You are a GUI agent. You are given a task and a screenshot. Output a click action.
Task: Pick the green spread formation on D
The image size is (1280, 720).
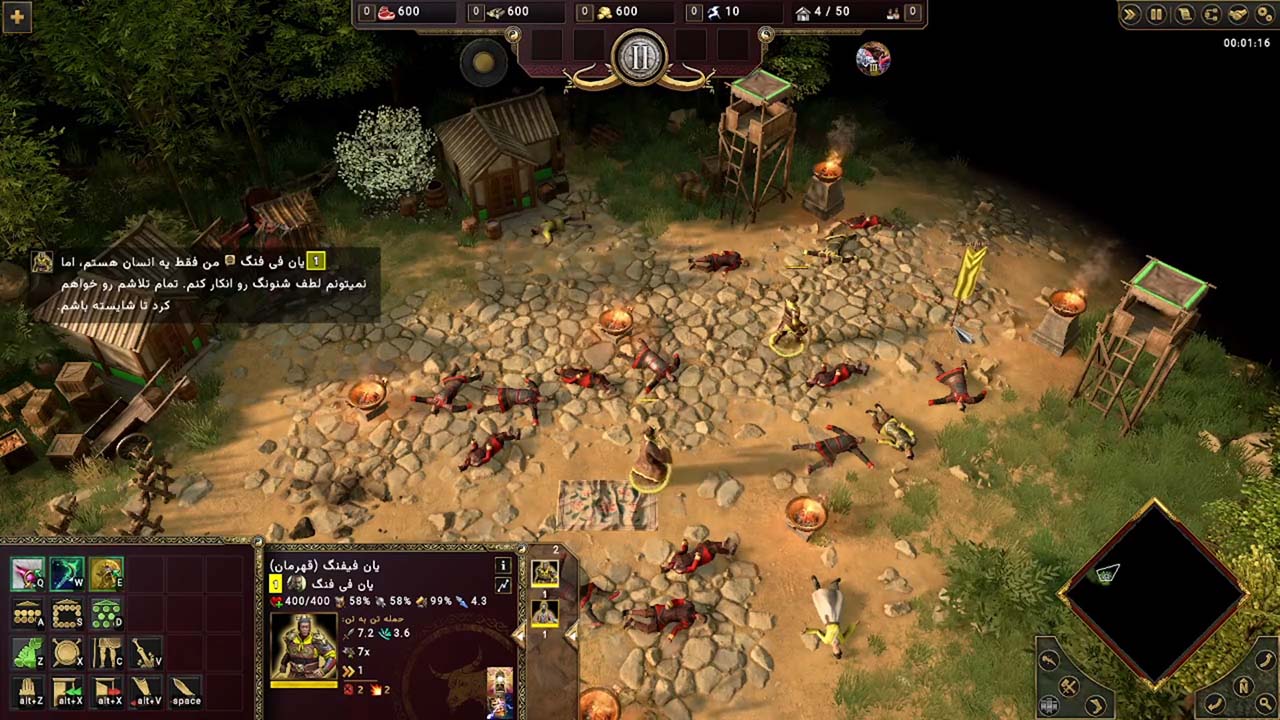106,614
